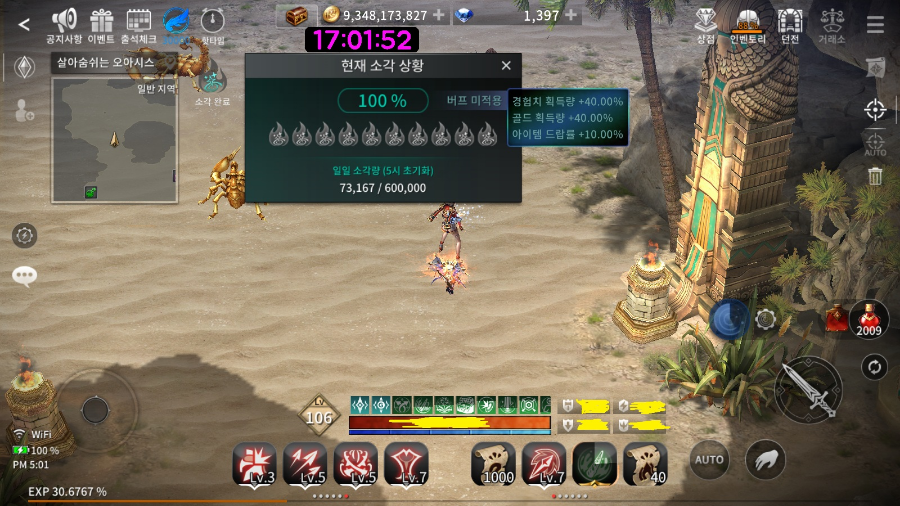900x506 pixels.
Task: Close the 현재 소각 상황 panel
Action: coord(506,66)
